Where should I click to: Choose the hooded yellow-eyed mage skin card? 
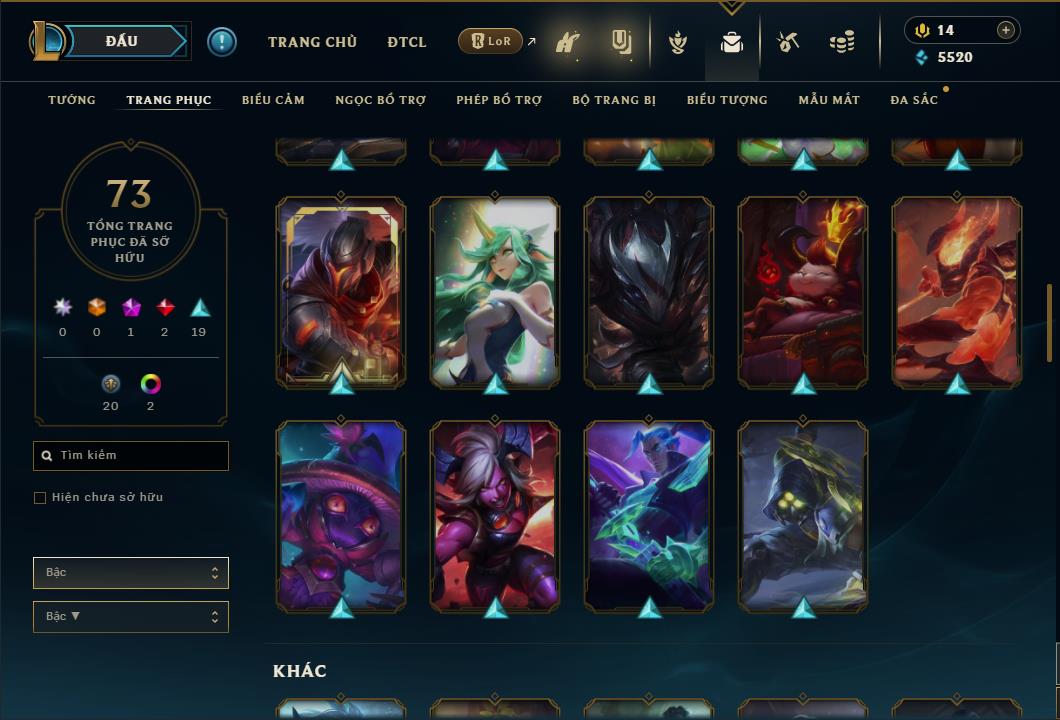803,515
